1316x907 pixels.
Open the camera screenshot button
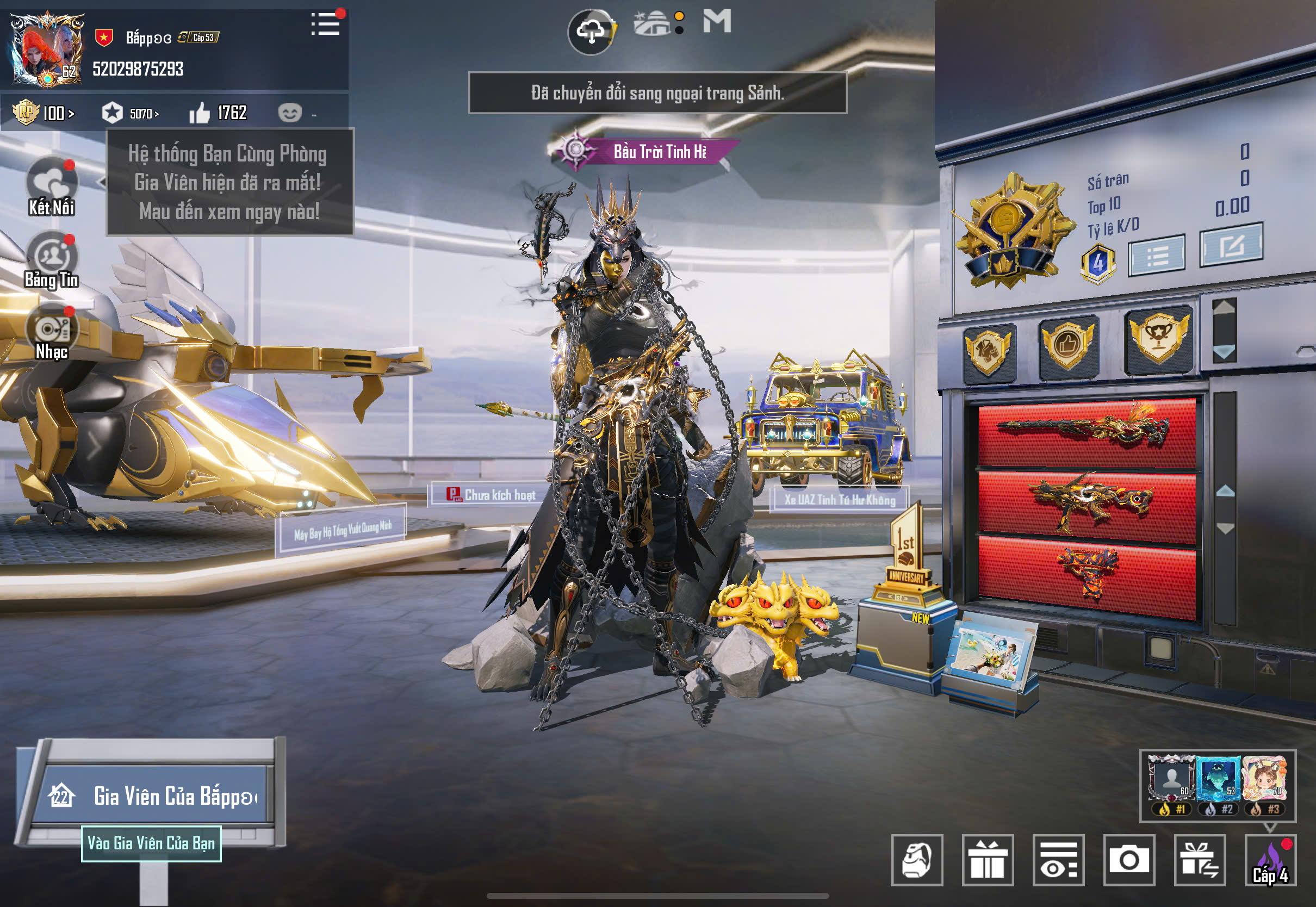coord(1128,860)
